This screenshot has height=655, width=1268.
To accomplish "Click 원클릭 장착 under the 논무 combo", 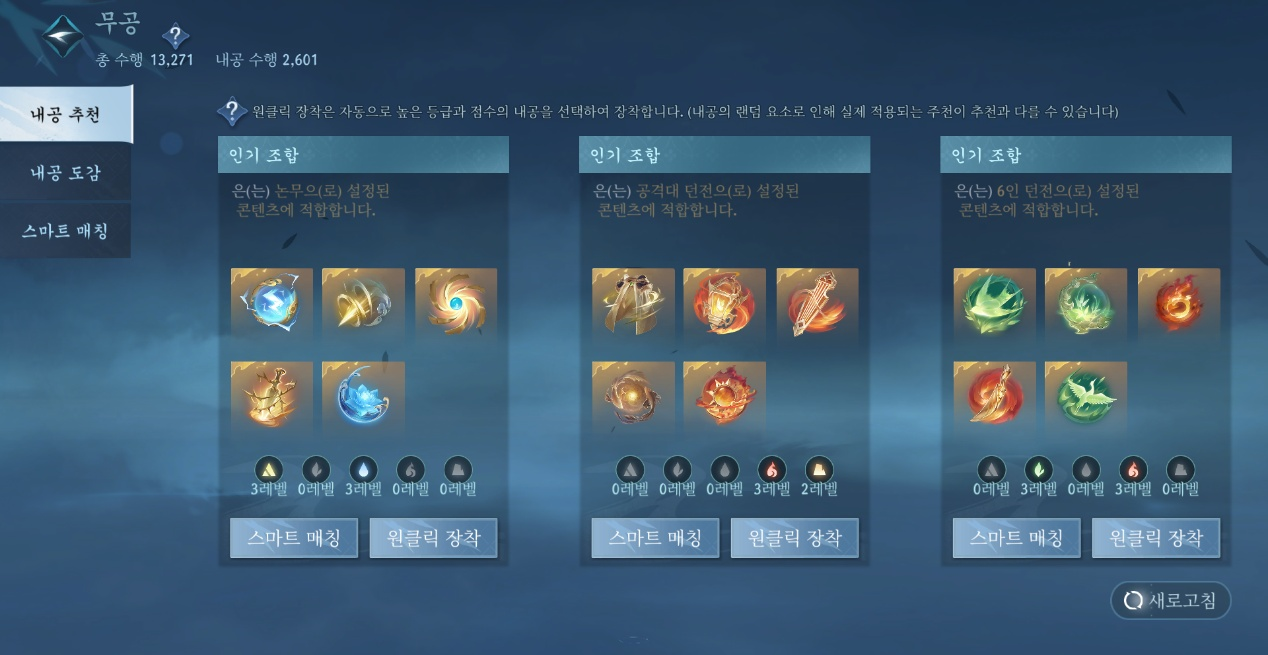I will 433,538.
